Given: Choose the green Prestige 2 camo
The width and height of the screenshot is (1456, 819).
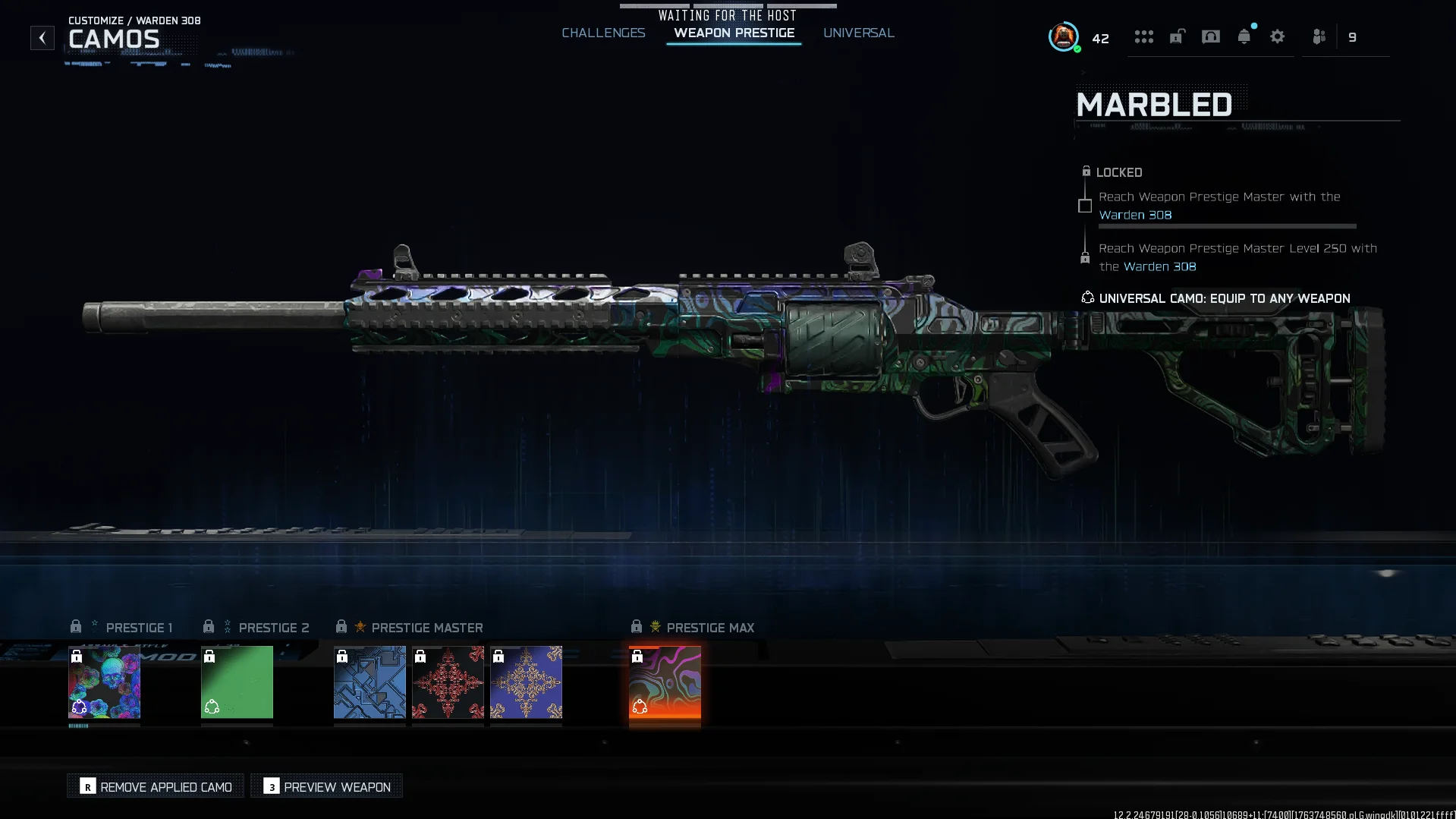Looking at the screenshot, I should (237, 682).
